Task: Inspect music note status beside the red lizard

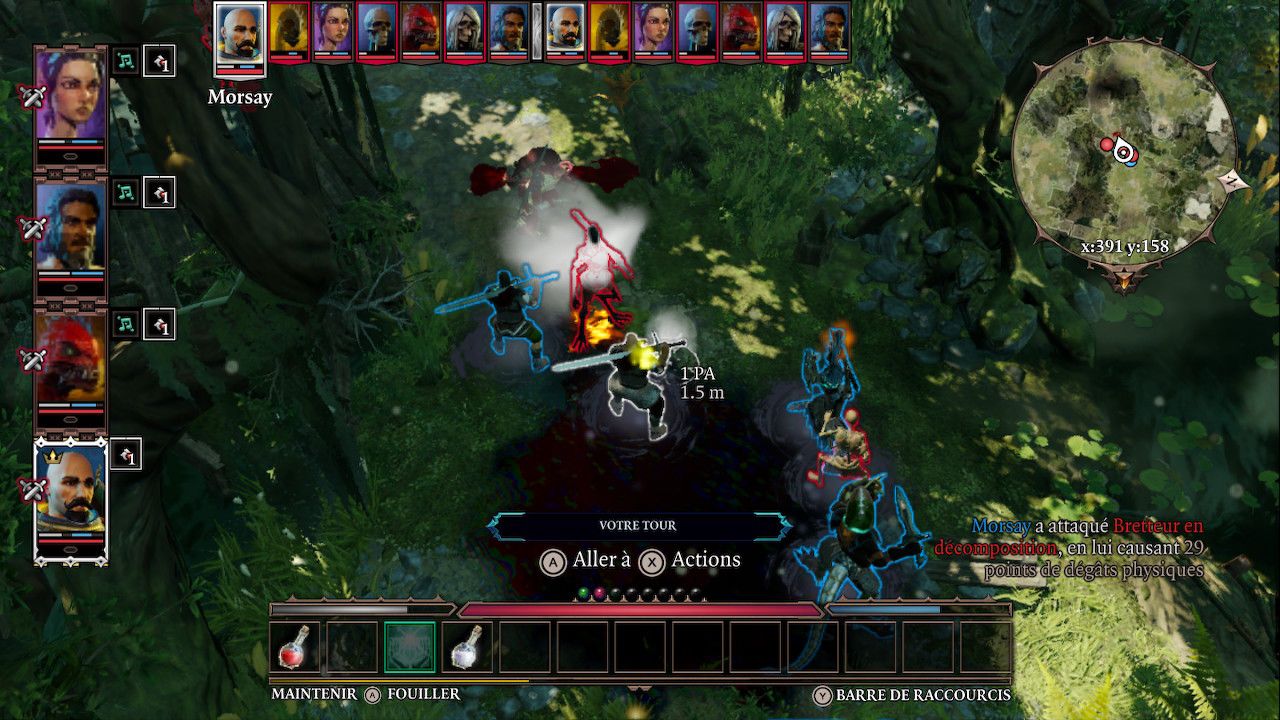Action: tap(125, 324)
